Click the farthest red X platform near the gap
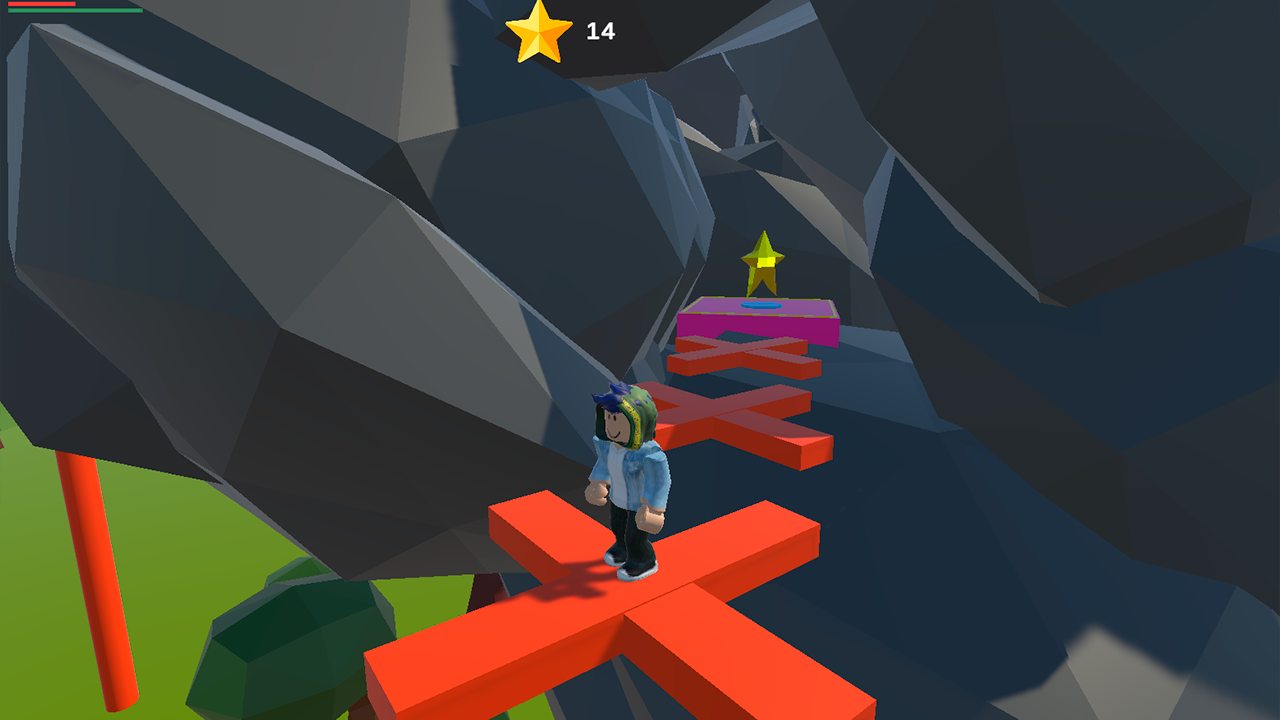The height and width of the screenshot is (720, 1280). pos(745,355)
